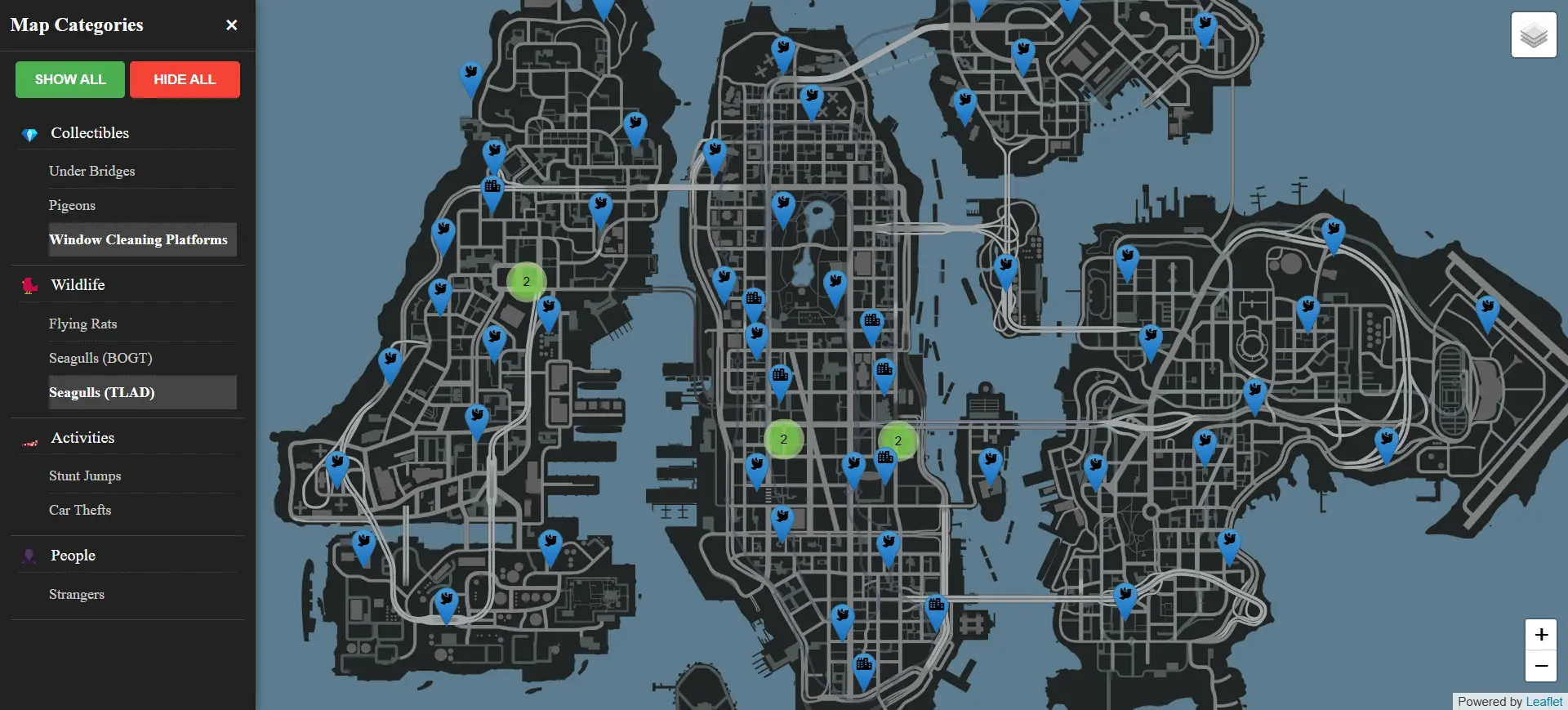Toggle the Pigeons layer visibility
This screenshot has width=1568, height=710.
(72, 205)
